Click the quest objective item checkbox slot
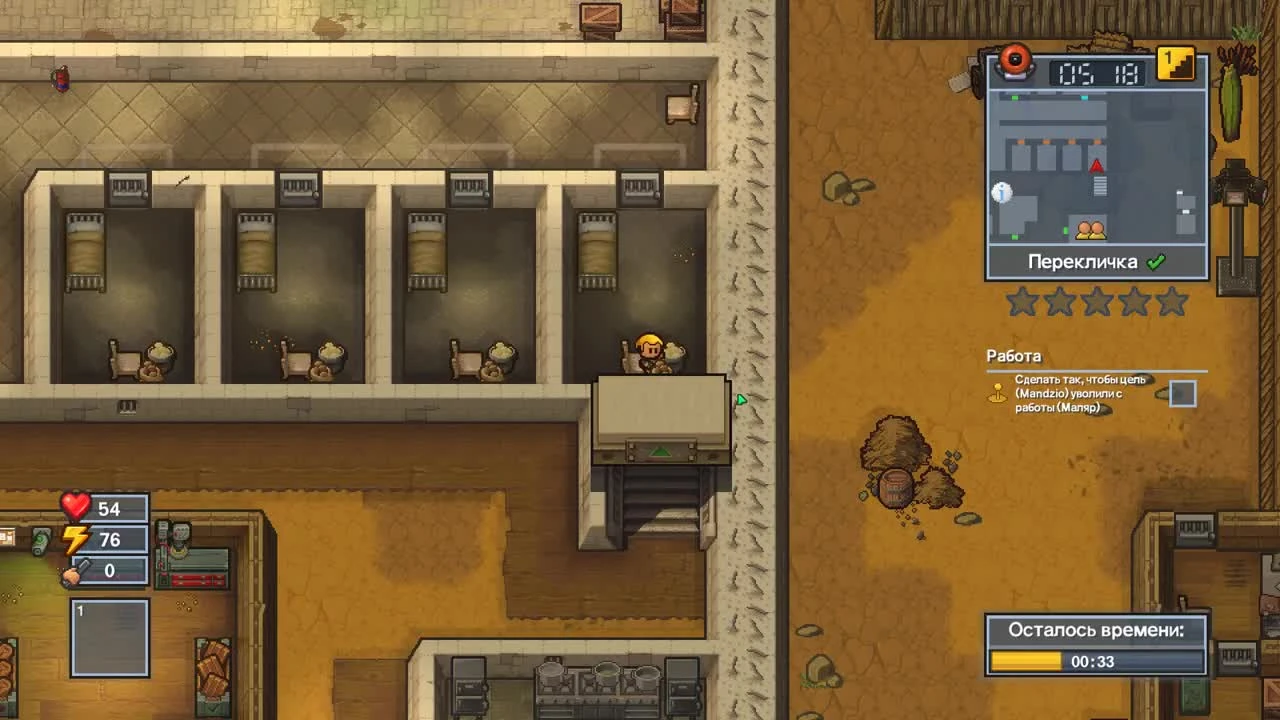1280x720 pixels. tap(1181, 393)
